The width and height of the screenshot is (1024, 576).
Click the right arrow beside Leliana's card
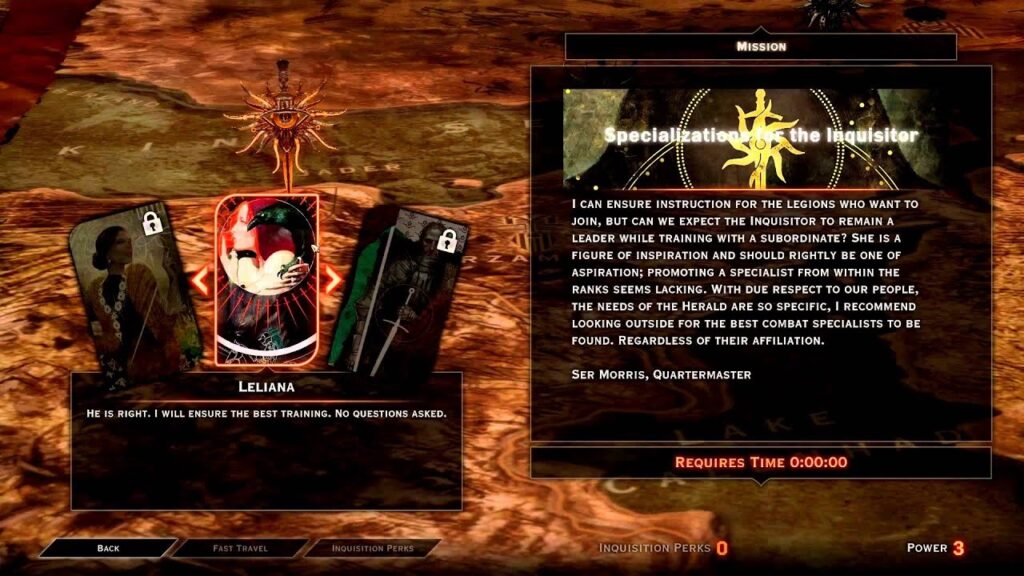332,281
